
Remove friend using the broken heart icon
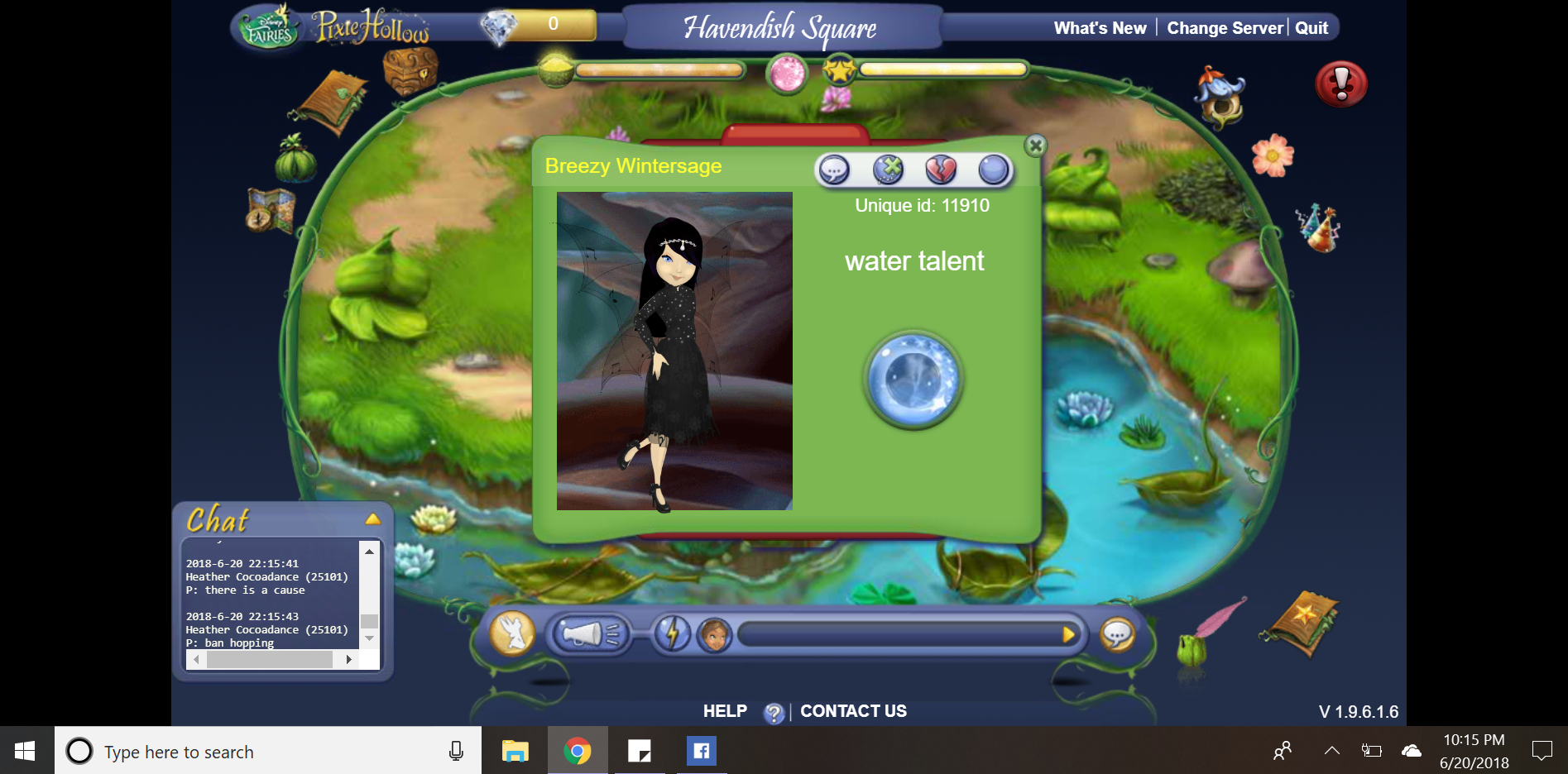(x=942, y=170)
